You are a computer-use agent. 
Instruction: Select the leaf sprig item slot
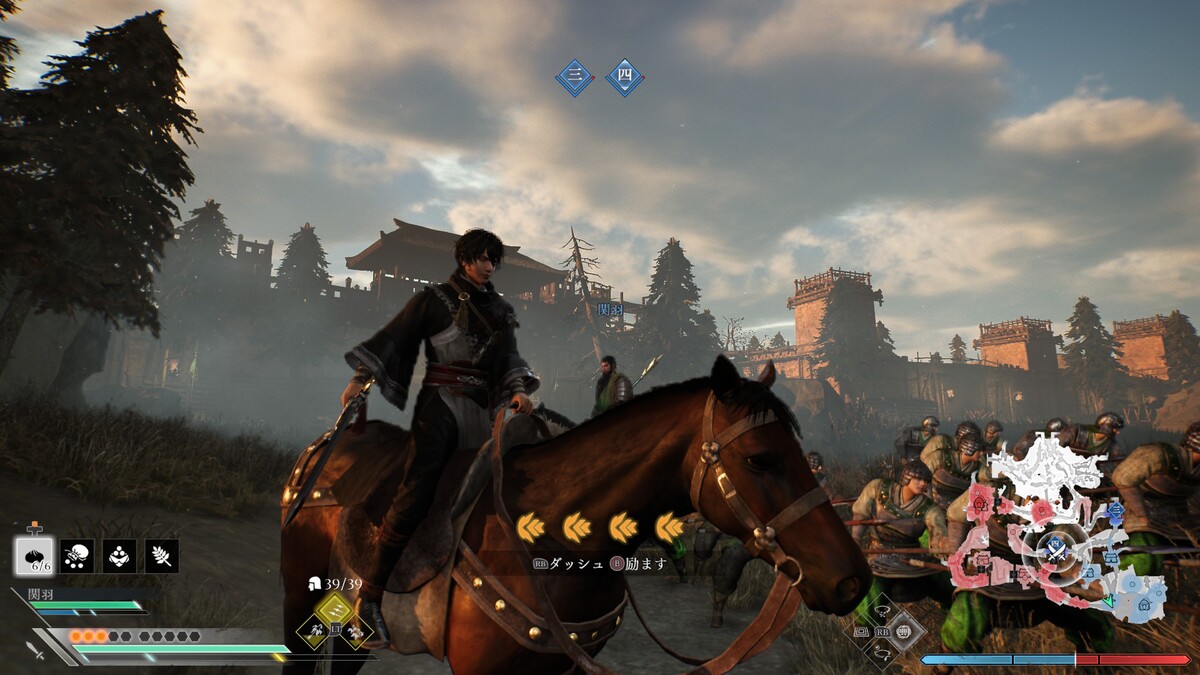click(x=161, y=556)
